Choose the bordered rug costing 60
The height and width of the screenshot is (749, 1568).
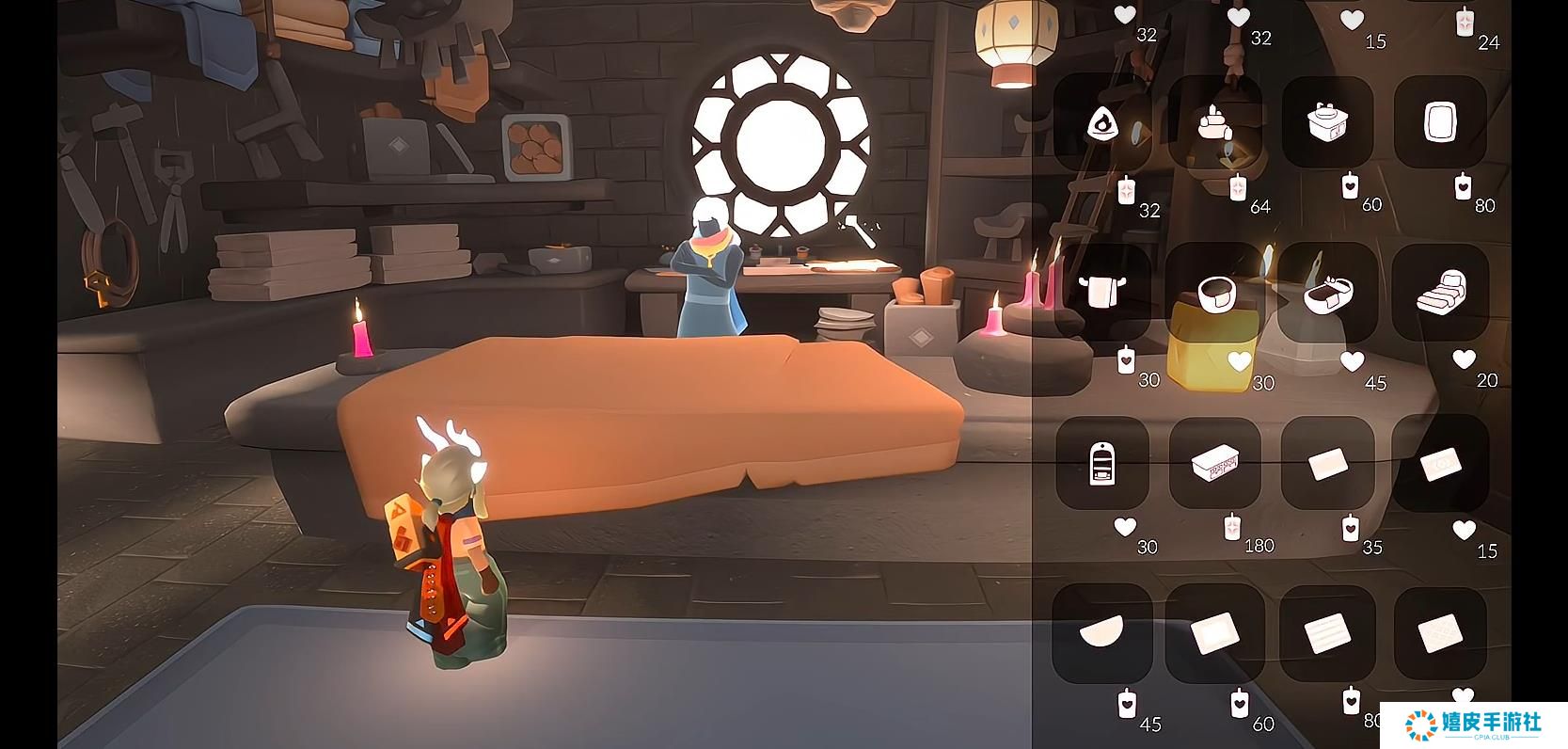click(x=1214, y=632)
